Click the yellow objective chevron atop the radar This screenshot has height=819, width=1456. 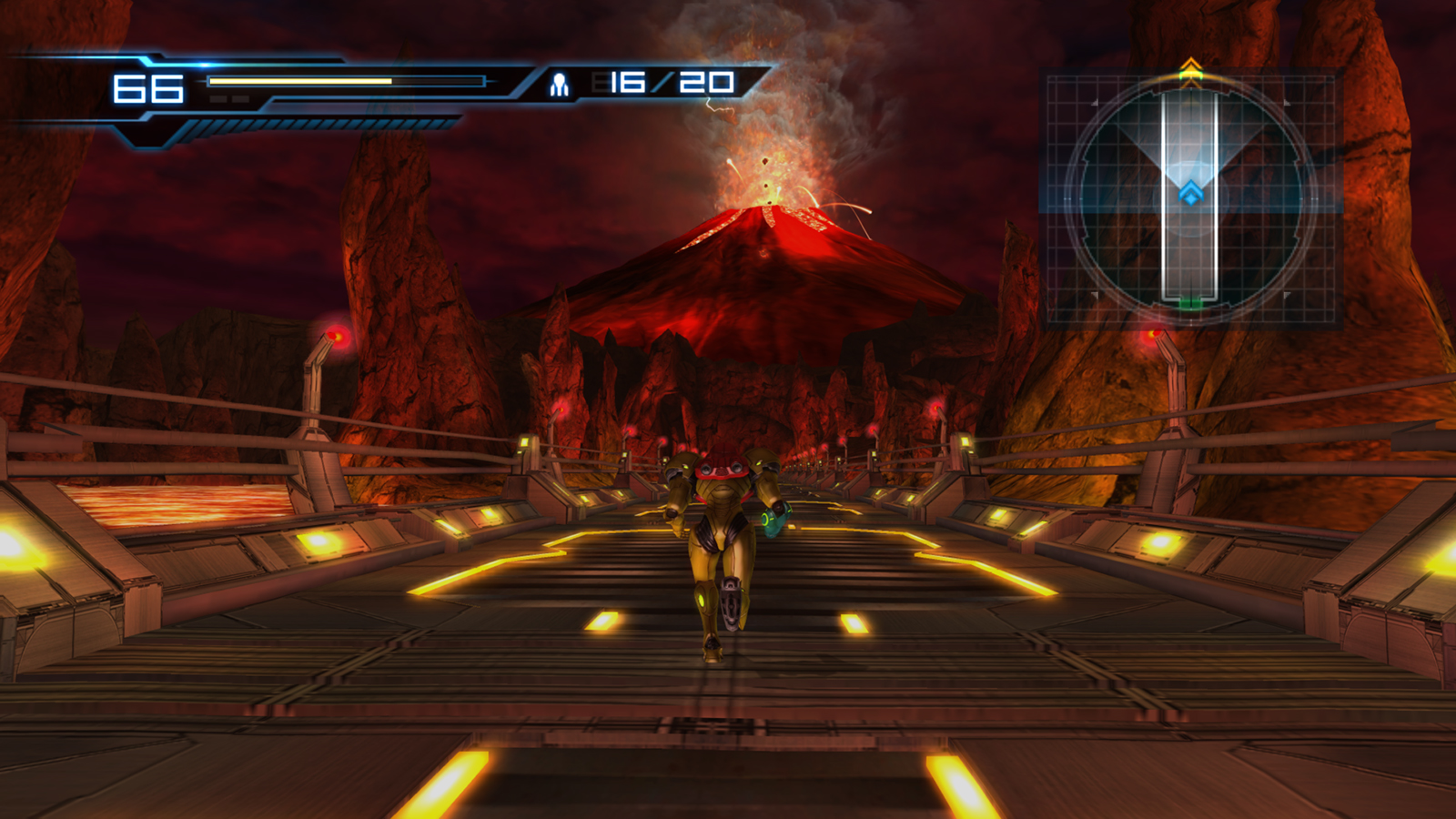coord(1189,65)
